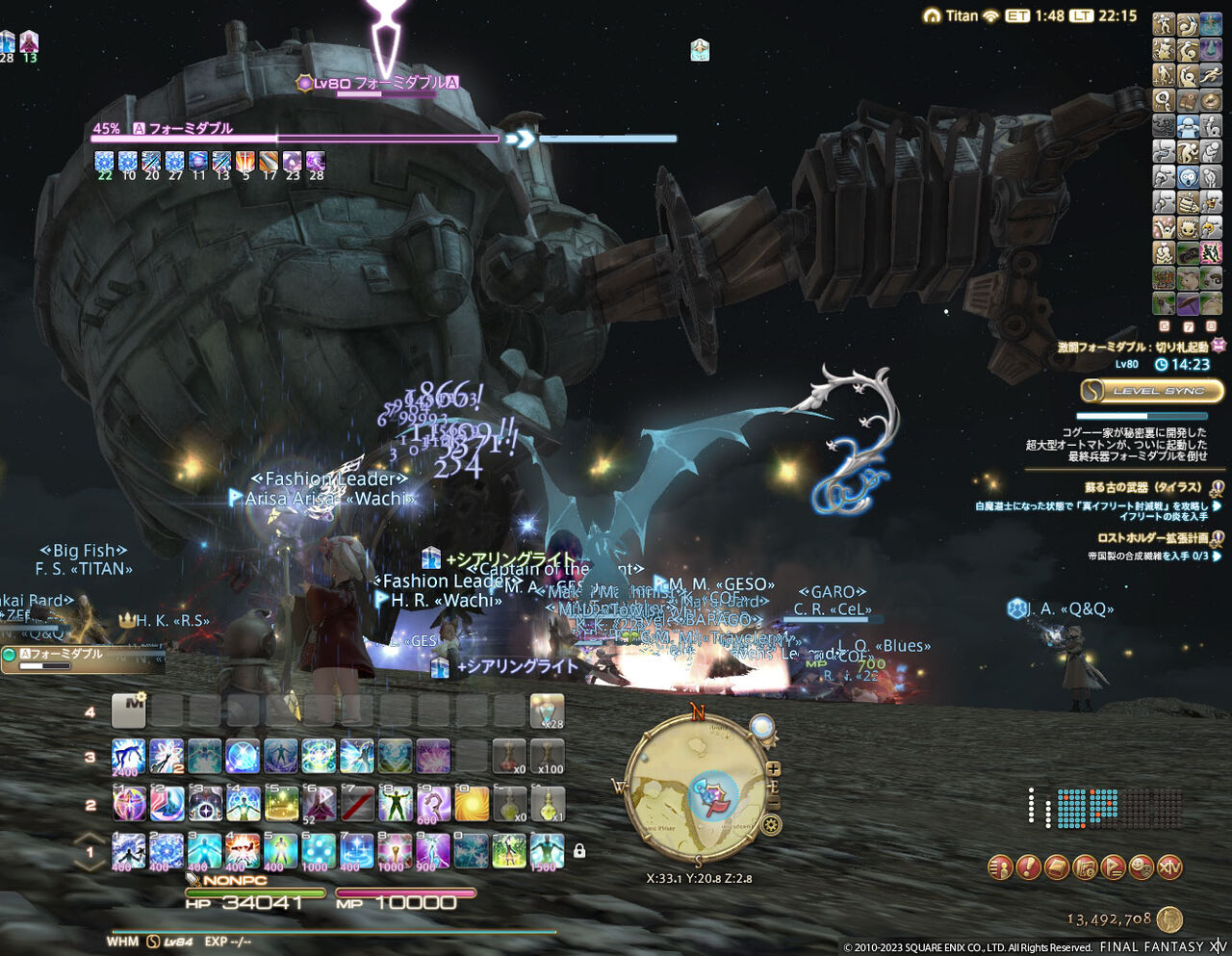Screen dimensions: 1232x956
Task: Zoom out the minimap with the minus button
Action: click(x=774, y=801)
